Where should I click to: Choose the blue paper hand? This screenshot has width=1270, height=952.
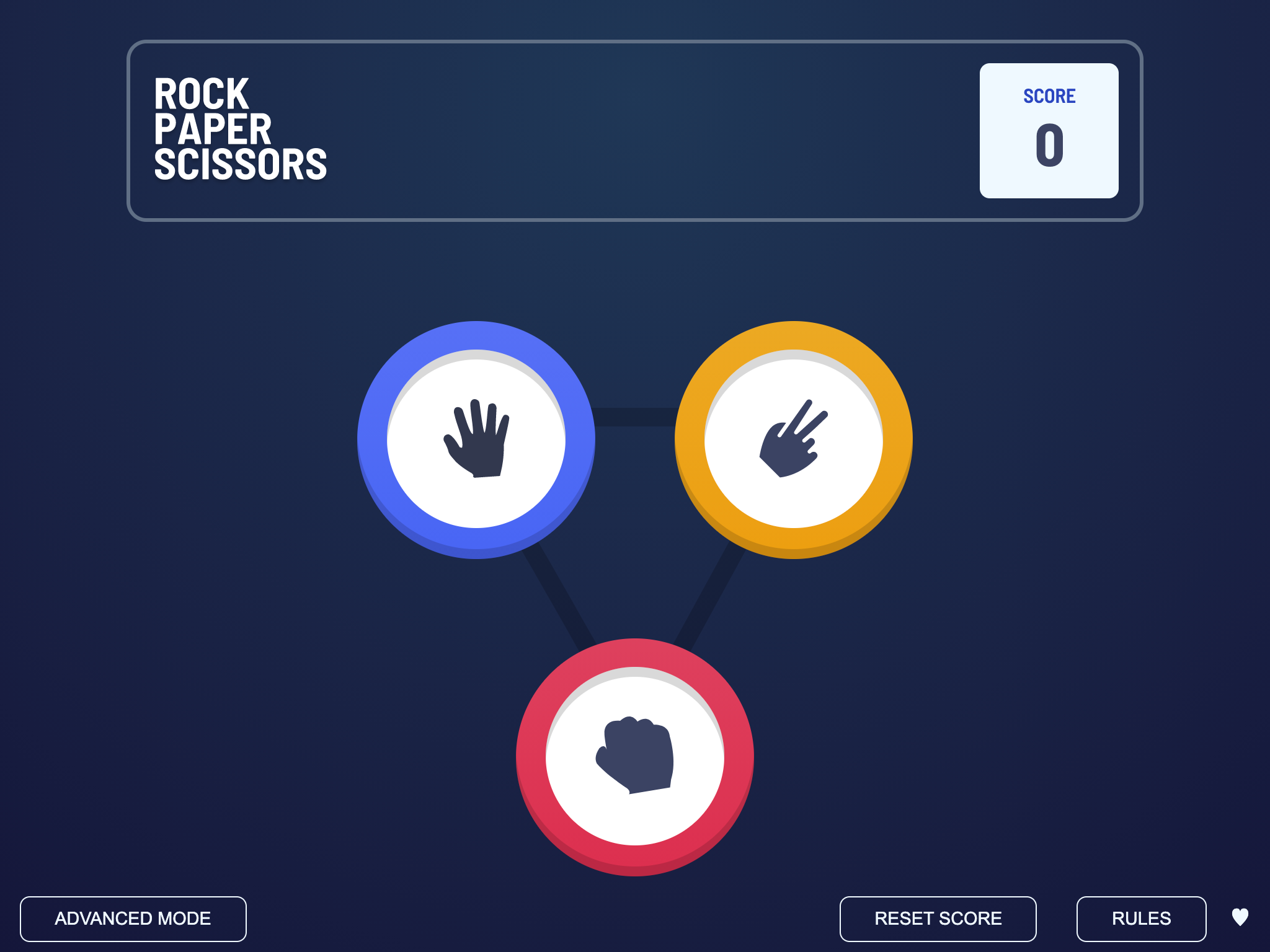pos(476,439)
